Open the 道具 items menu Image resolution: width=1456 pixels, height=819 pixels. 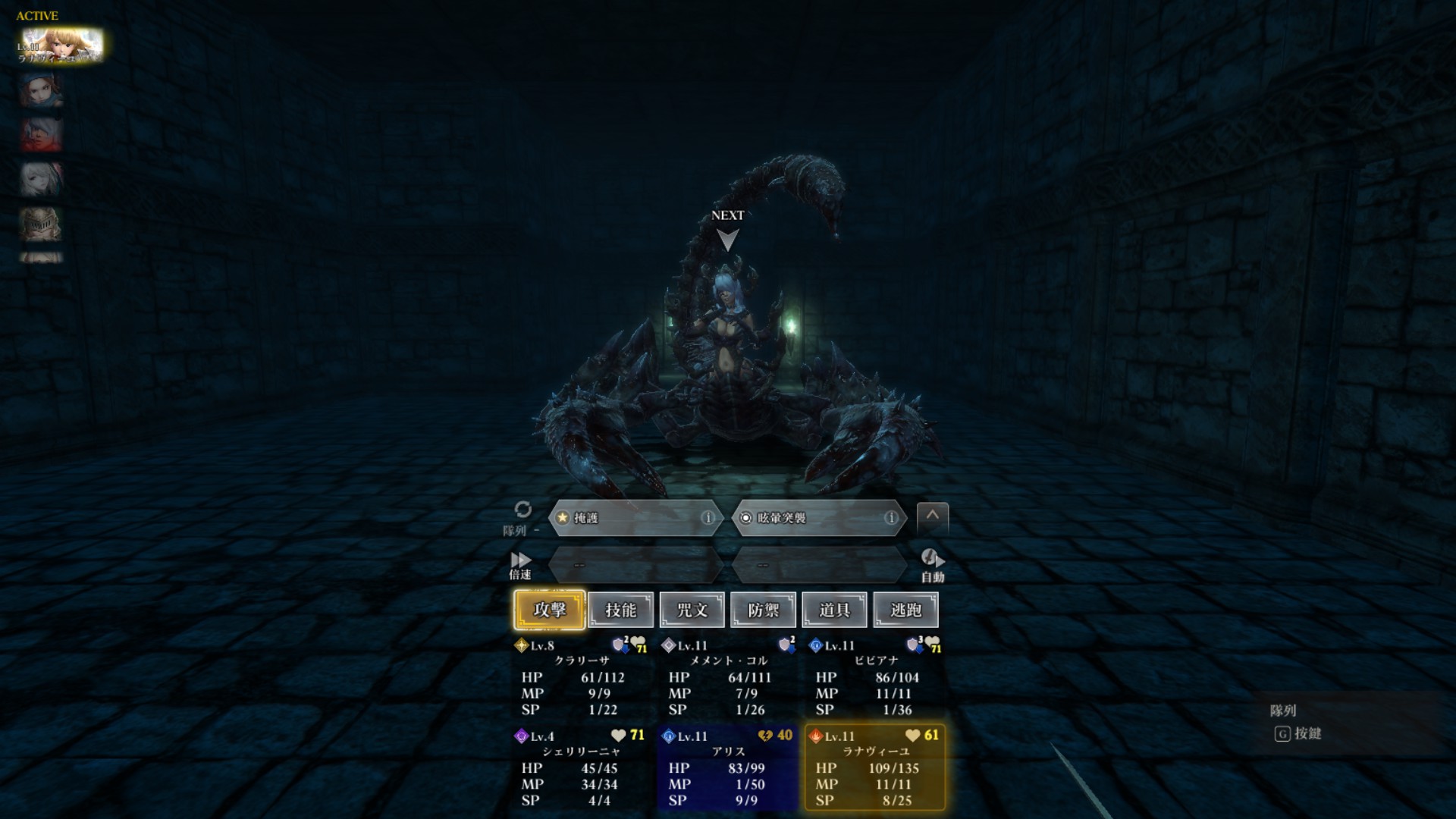click(x=834, y=610)
